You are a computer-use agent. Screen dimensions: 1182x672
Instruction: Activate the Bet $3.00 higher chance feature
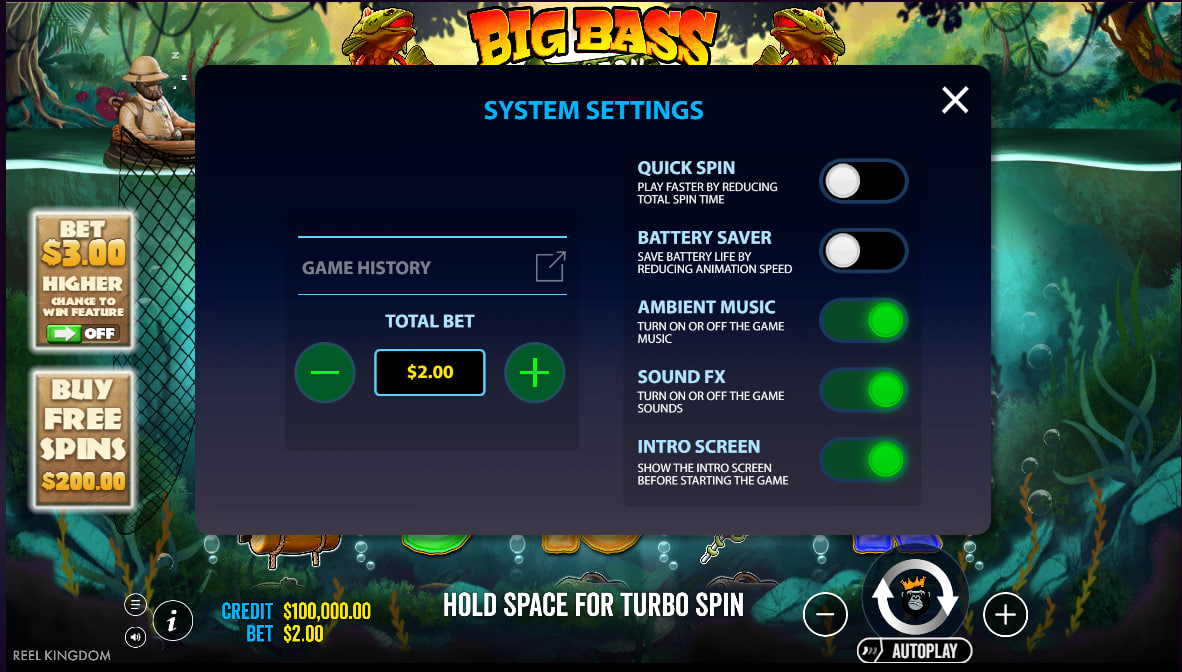(x=84, y=281)
